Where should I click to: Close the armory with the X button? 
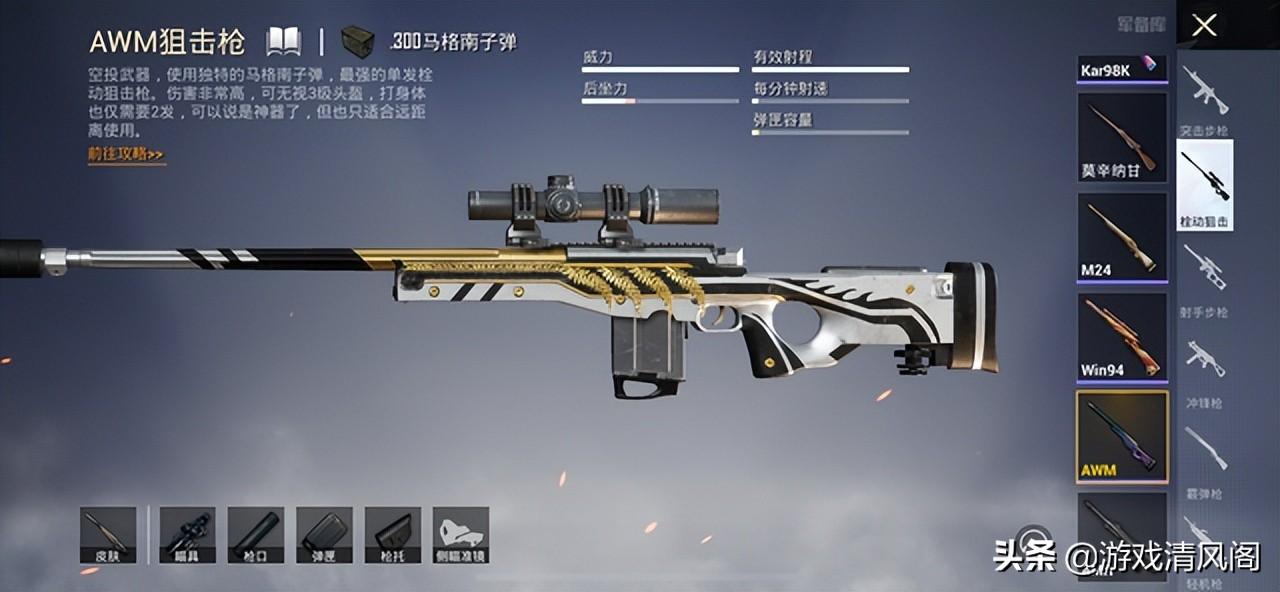(x=1204, y=25)
